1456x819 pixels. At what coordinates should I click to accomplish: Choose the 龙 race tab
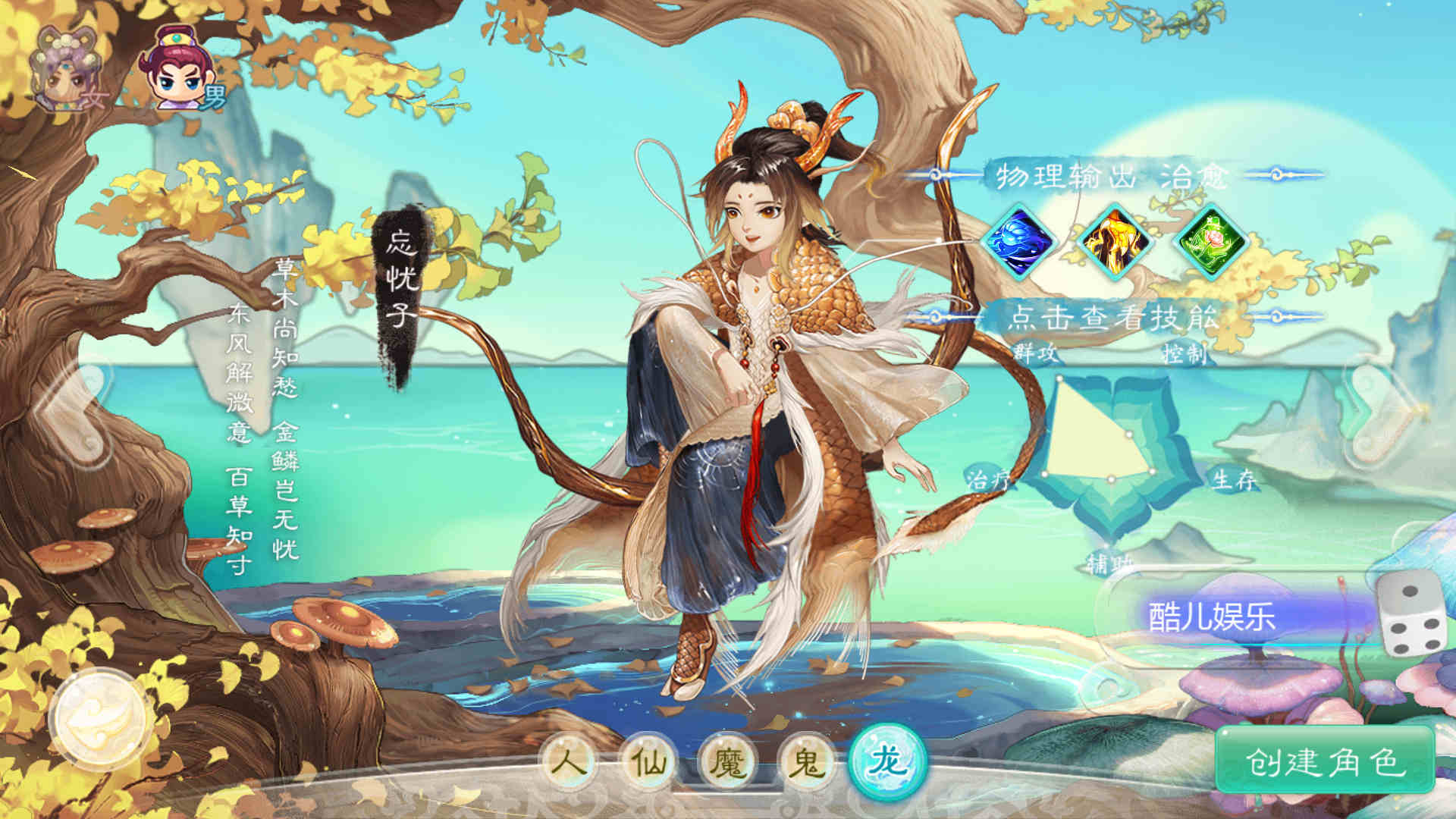(888, 759)
